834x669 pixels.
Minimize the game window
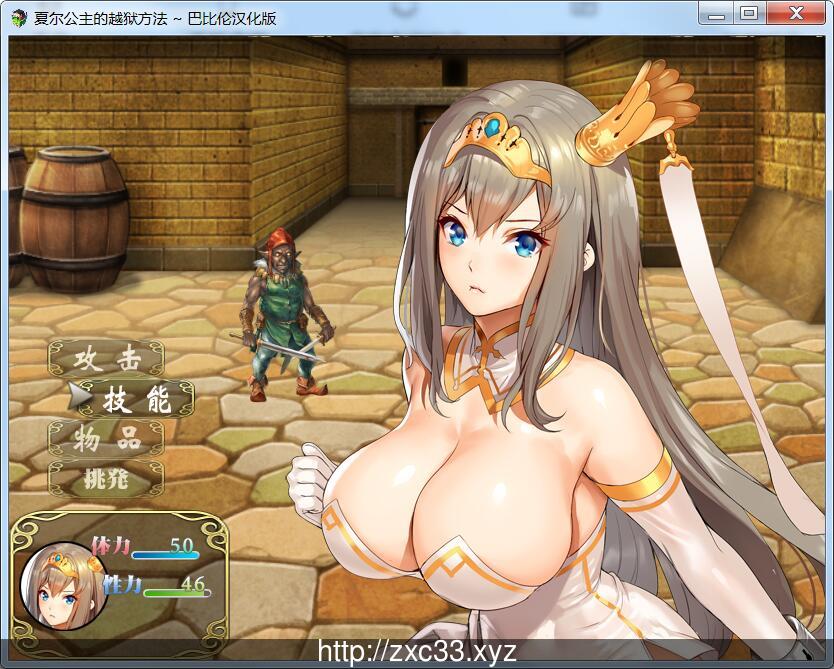715,13
